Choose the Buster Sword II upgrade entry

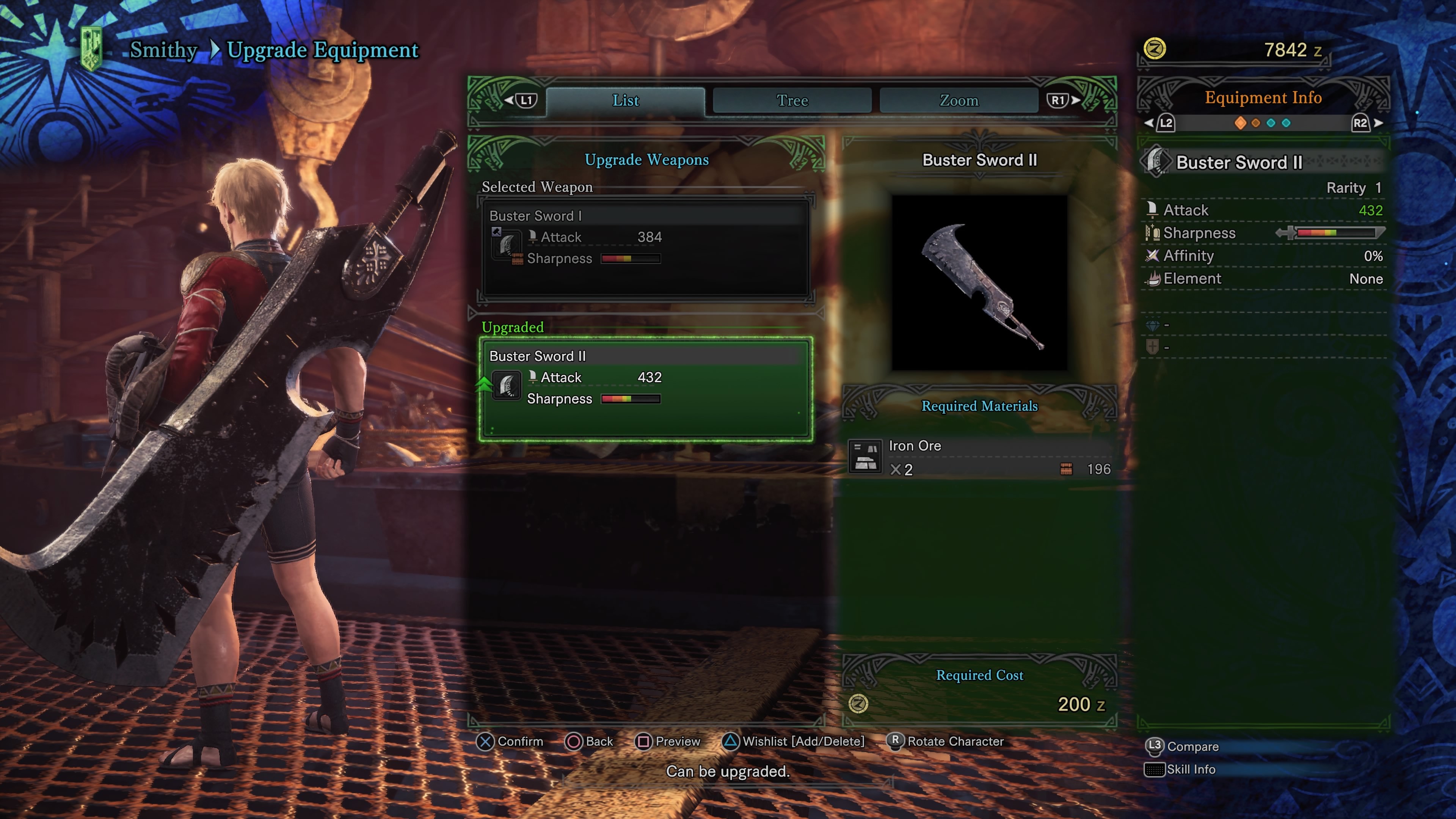coord(645,388)
